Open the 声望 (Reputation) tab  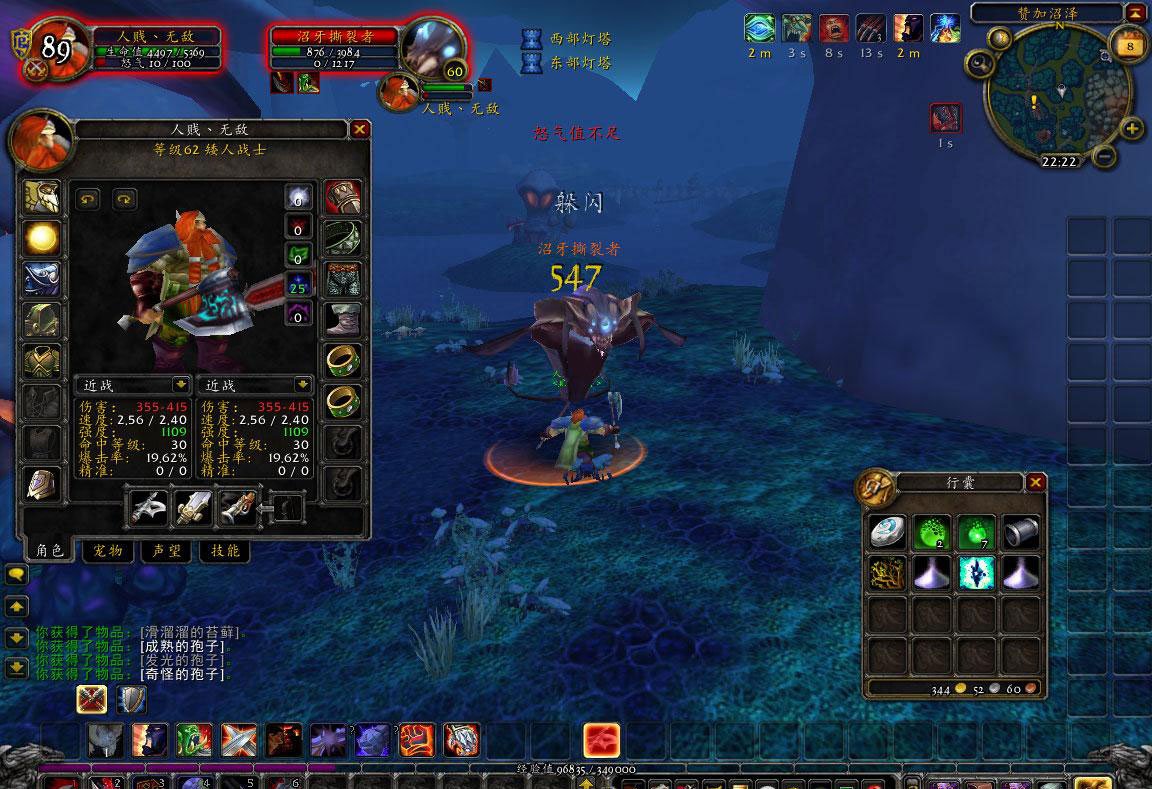coord(166,551)
